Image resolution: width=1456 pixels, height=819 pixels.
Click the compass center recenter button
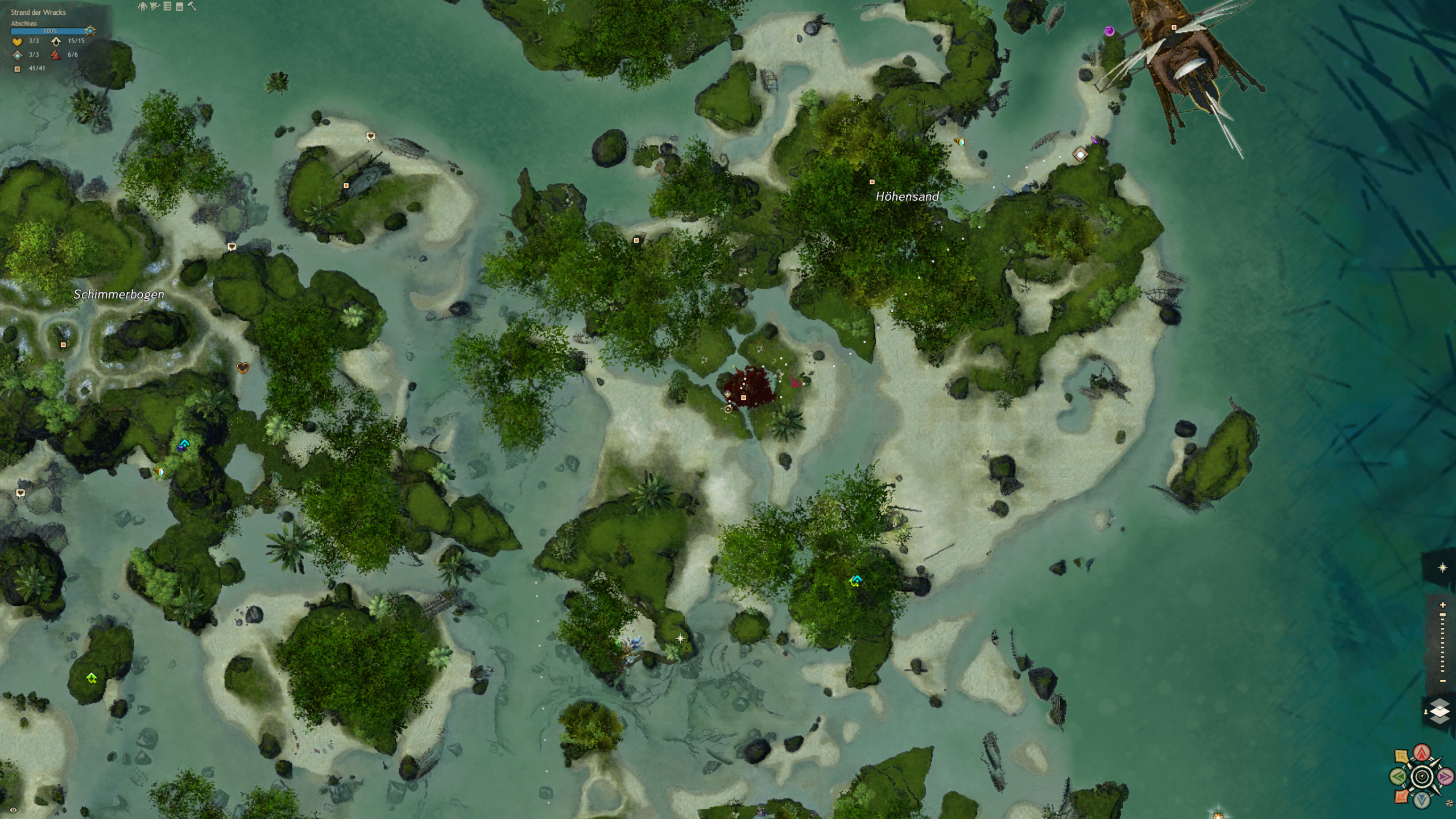(1422, 776)
